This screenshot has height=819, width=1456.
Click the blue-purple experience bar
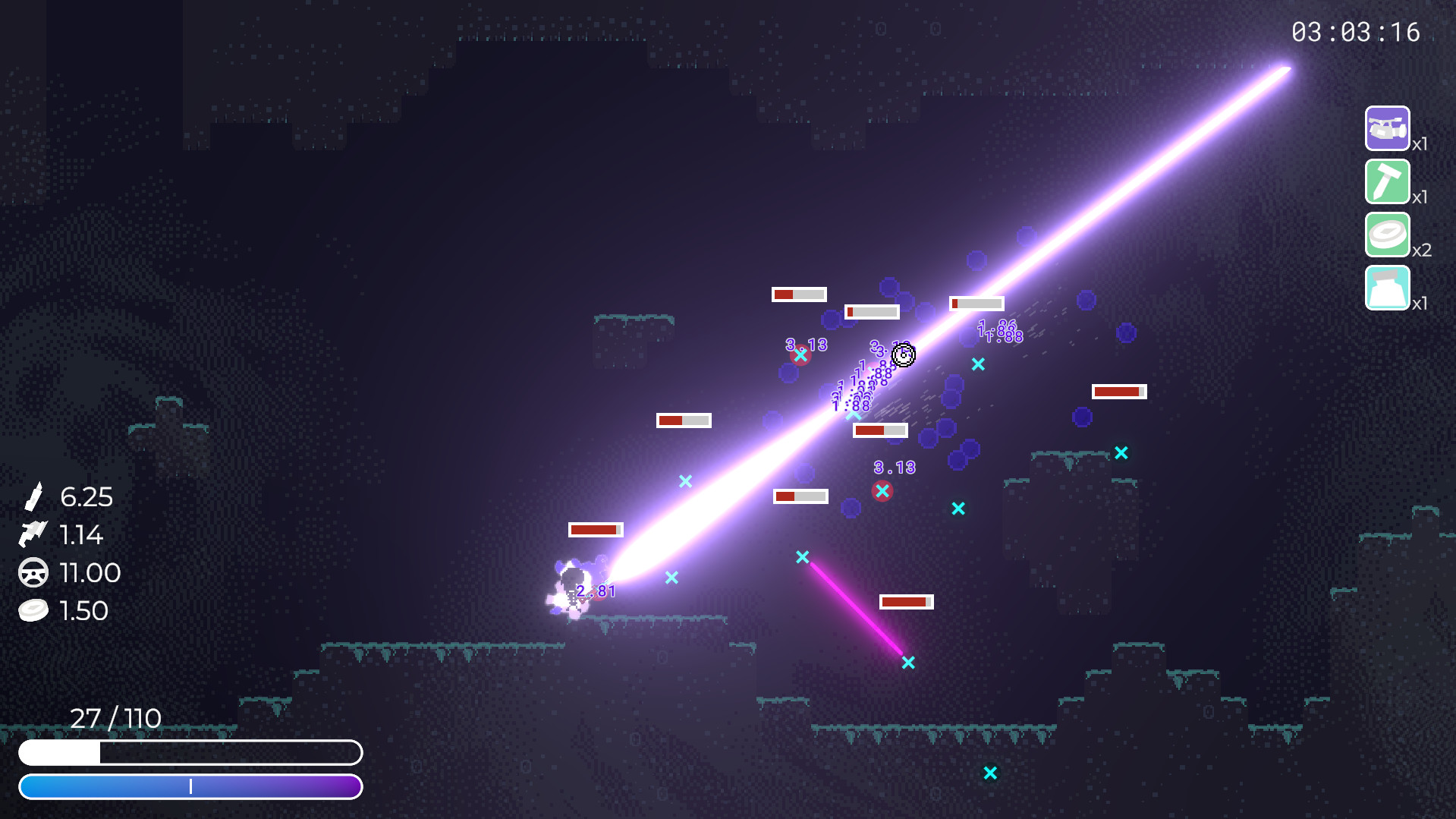[192, 787]
